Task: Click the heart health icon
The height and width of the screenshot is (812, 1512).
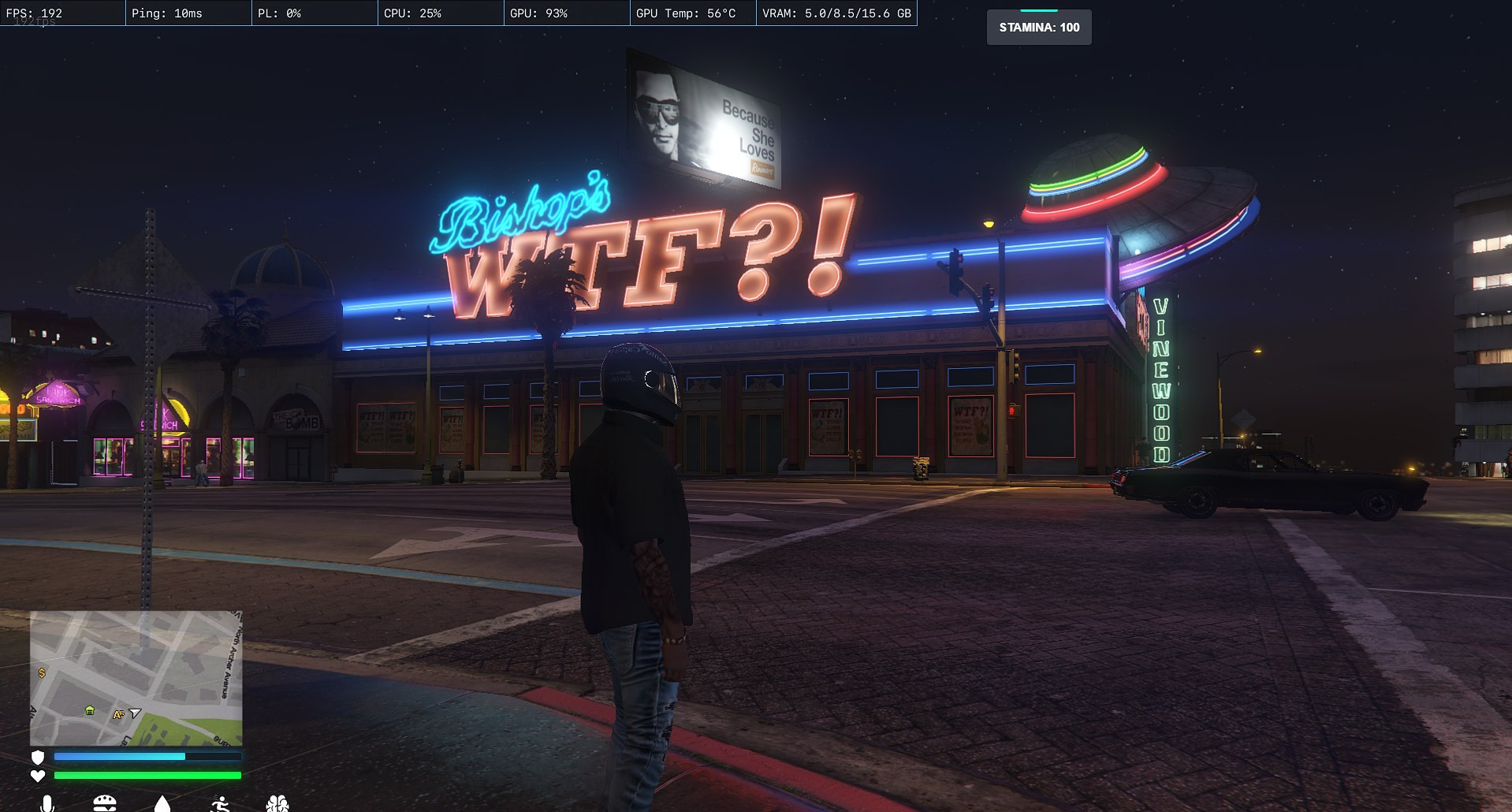Action: pos(38,776)
